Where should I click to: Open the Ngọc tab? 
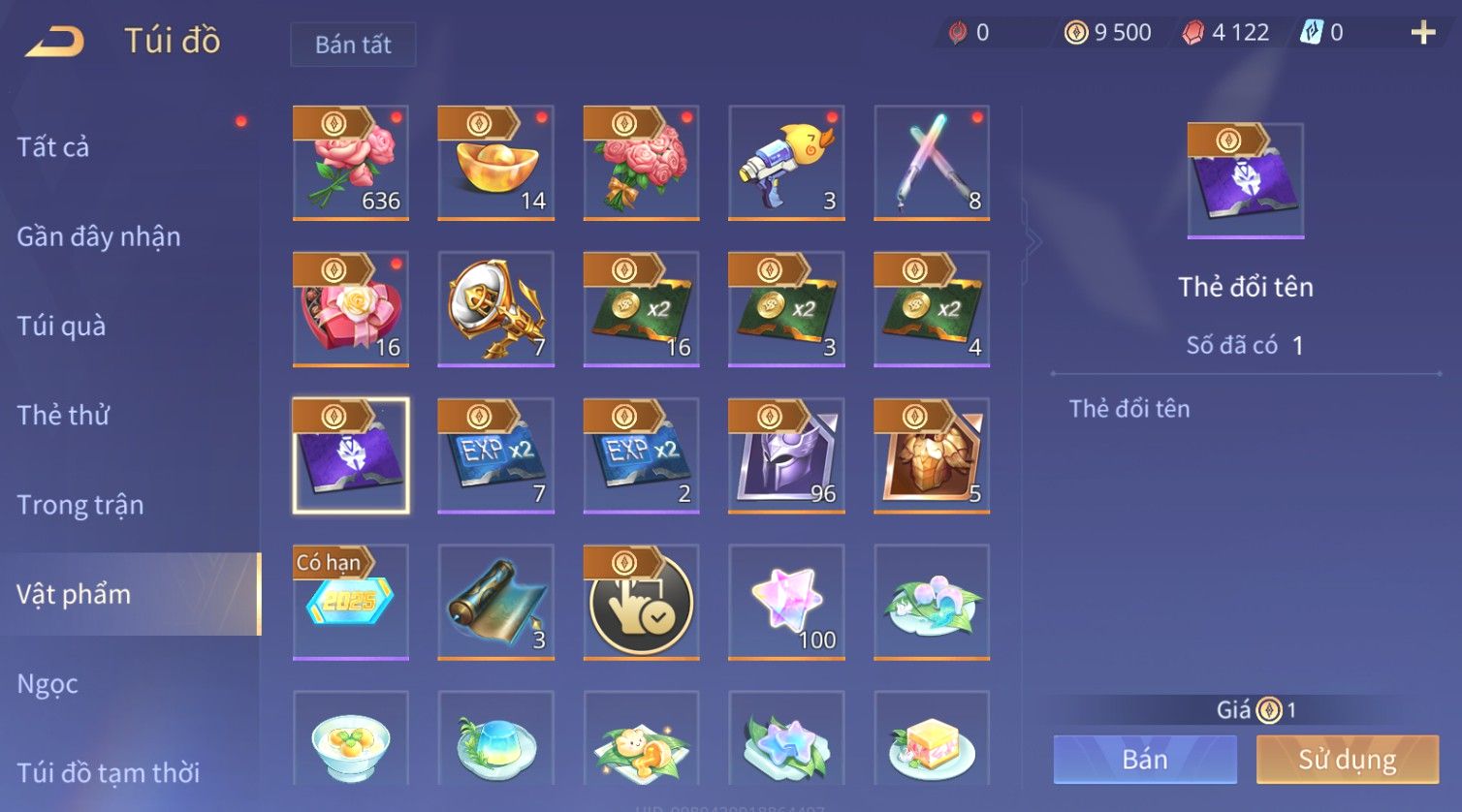click(48, 684)
